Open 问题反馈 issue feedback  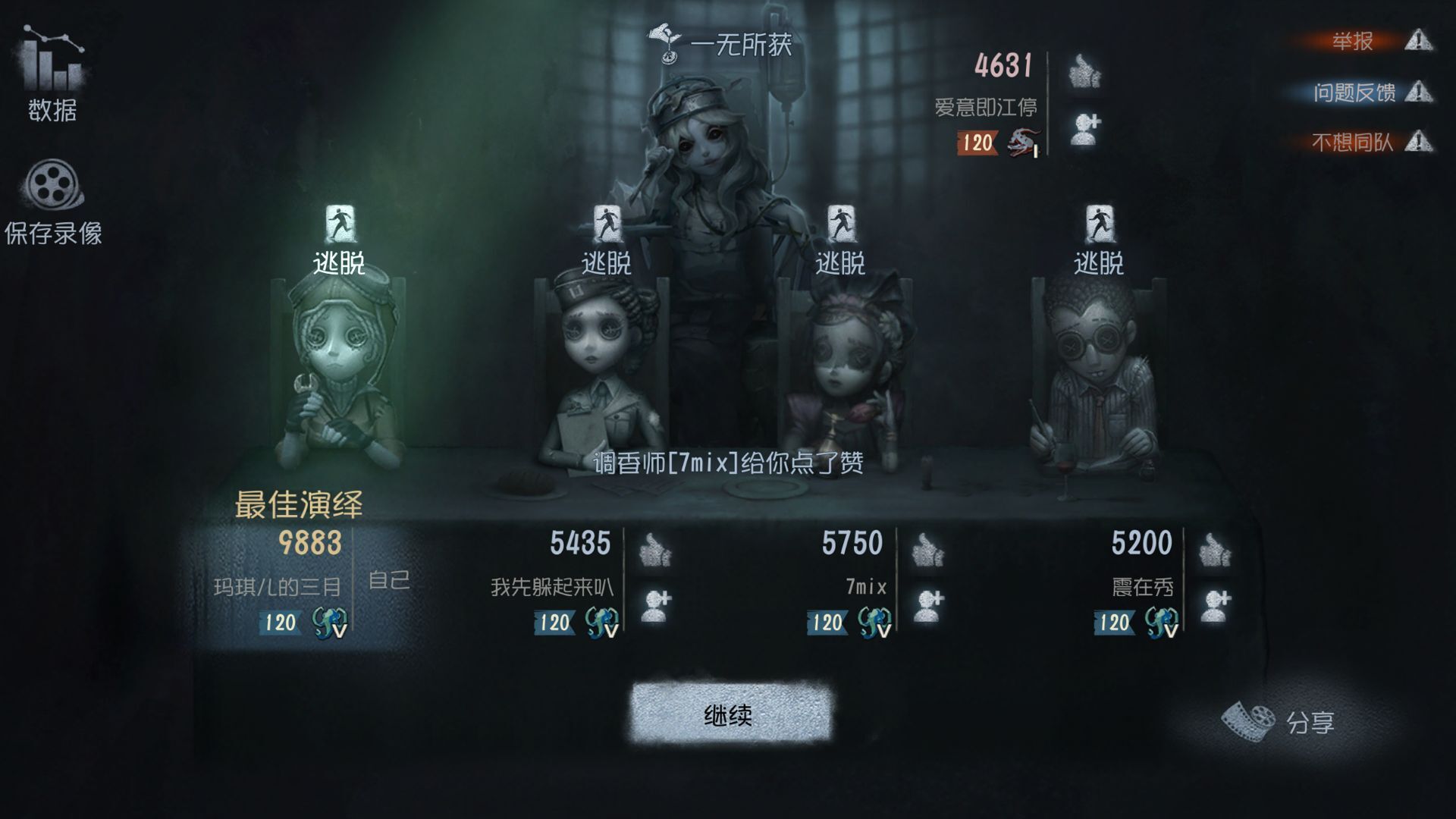[1365, 93]
